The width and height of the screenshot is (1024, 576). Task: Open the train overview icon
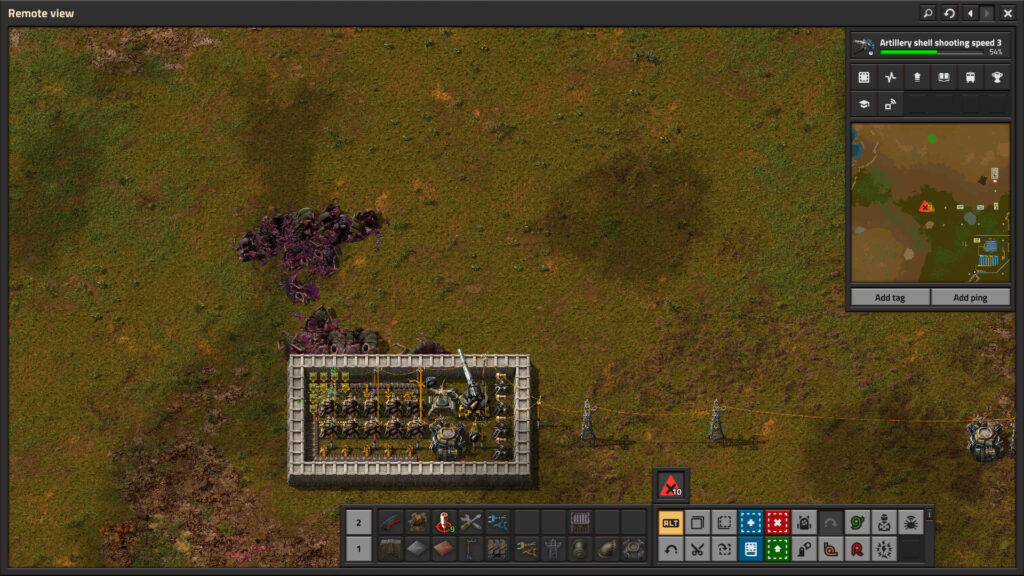coord(969,77)
